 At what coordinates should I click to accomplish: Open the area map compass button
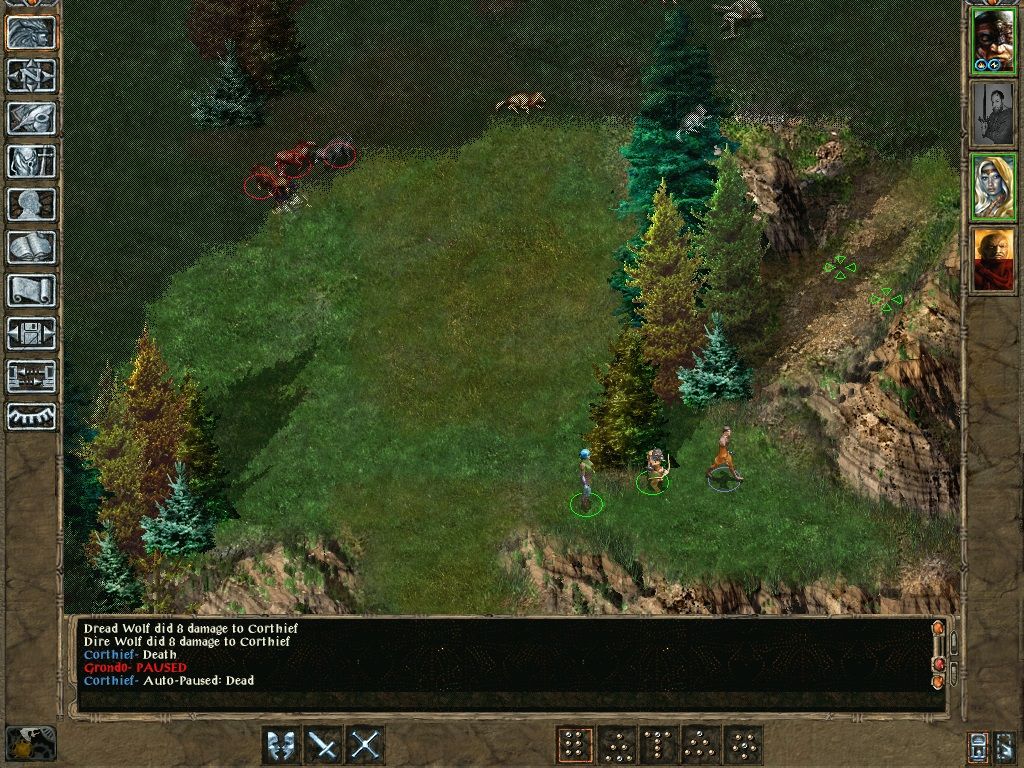coord(31,75)
